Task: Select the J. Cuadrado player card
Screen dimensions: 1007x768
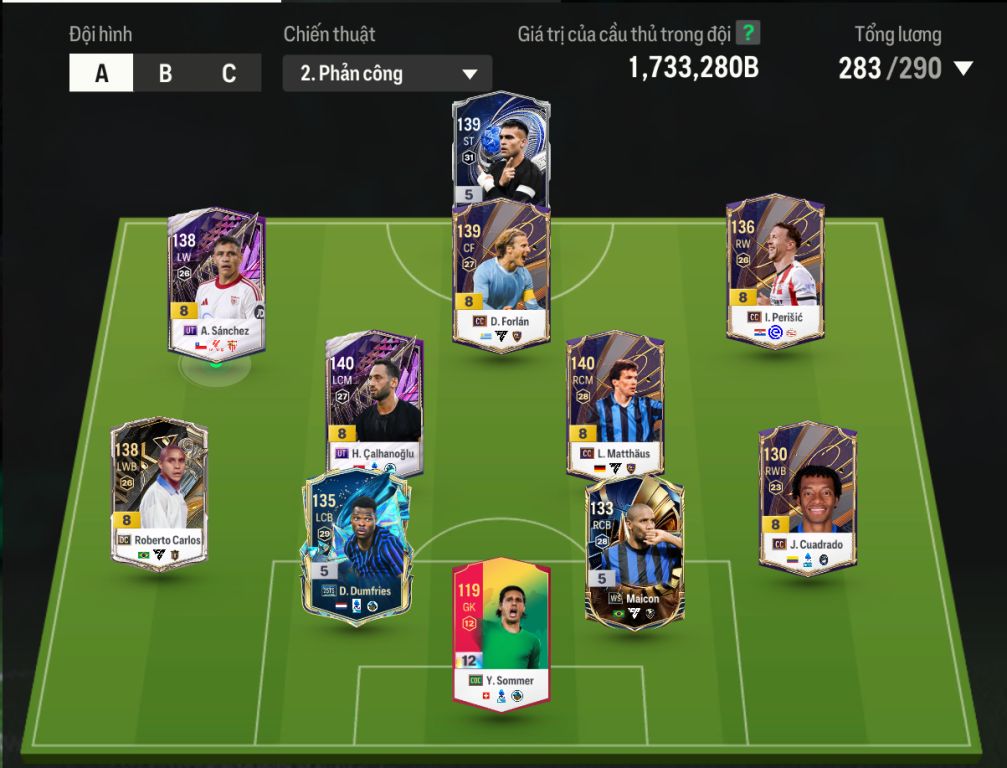Action: [807, 497]
